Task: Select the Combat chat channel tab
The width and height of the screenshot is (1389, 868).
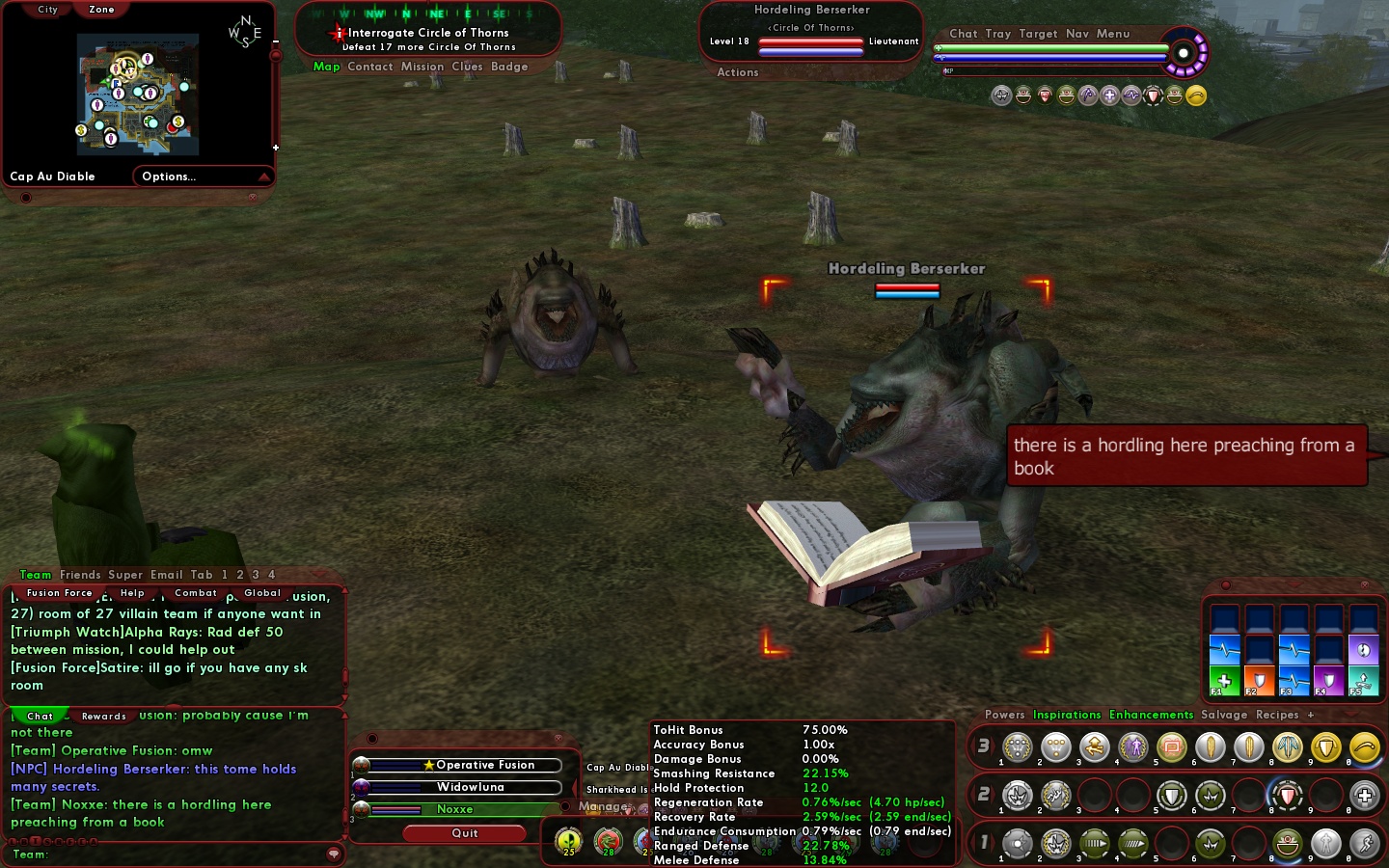Action: pos(196,593)
